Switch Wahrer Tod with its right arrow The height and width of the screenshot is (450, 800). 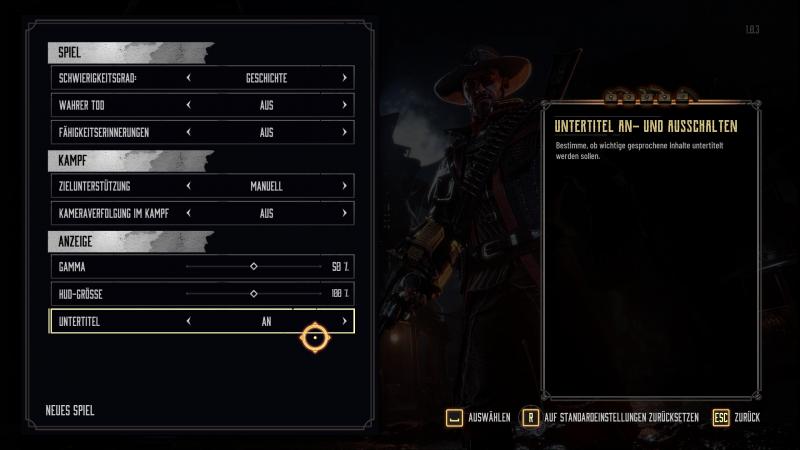(344, 104)
